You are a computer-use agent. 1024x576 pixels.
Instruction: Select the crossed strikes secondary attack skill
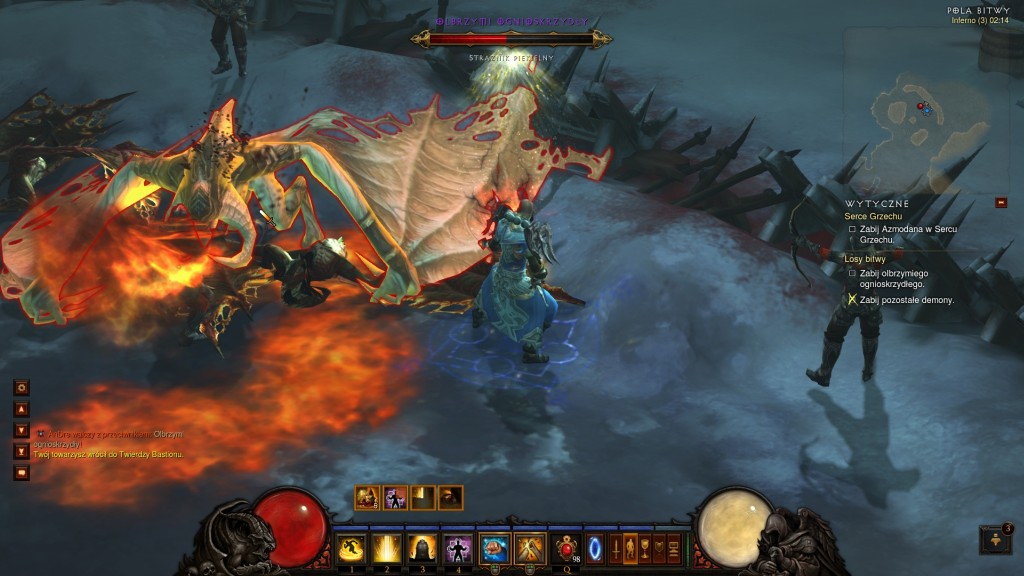click(x=529, y=548)
